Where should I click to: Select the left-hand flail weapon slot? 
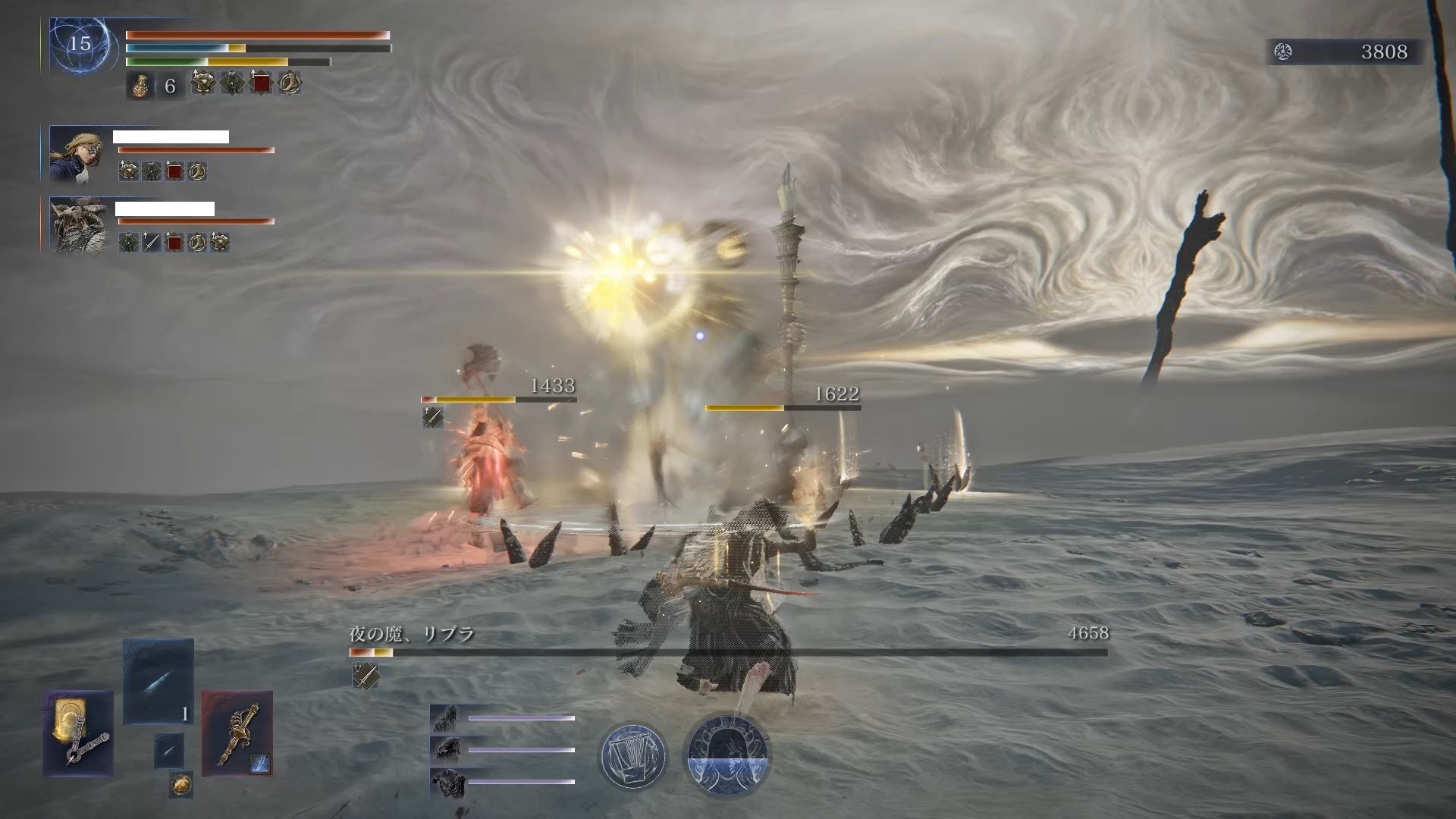click(x=78, y=733)
